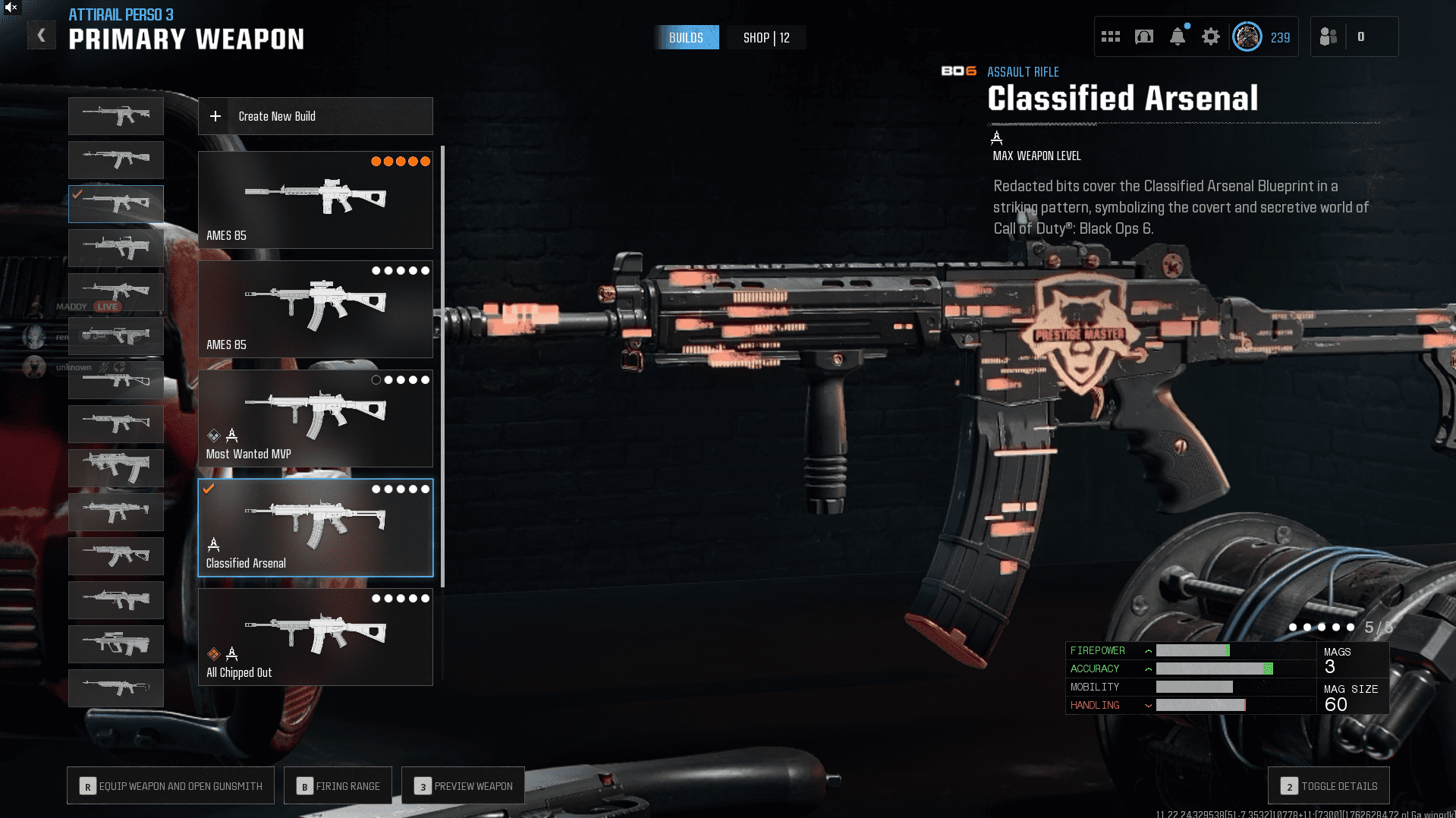The width and height of the screenshot is (1456, 818).
Task: Open the headquarters banner icon
Action: (1144, 36)
